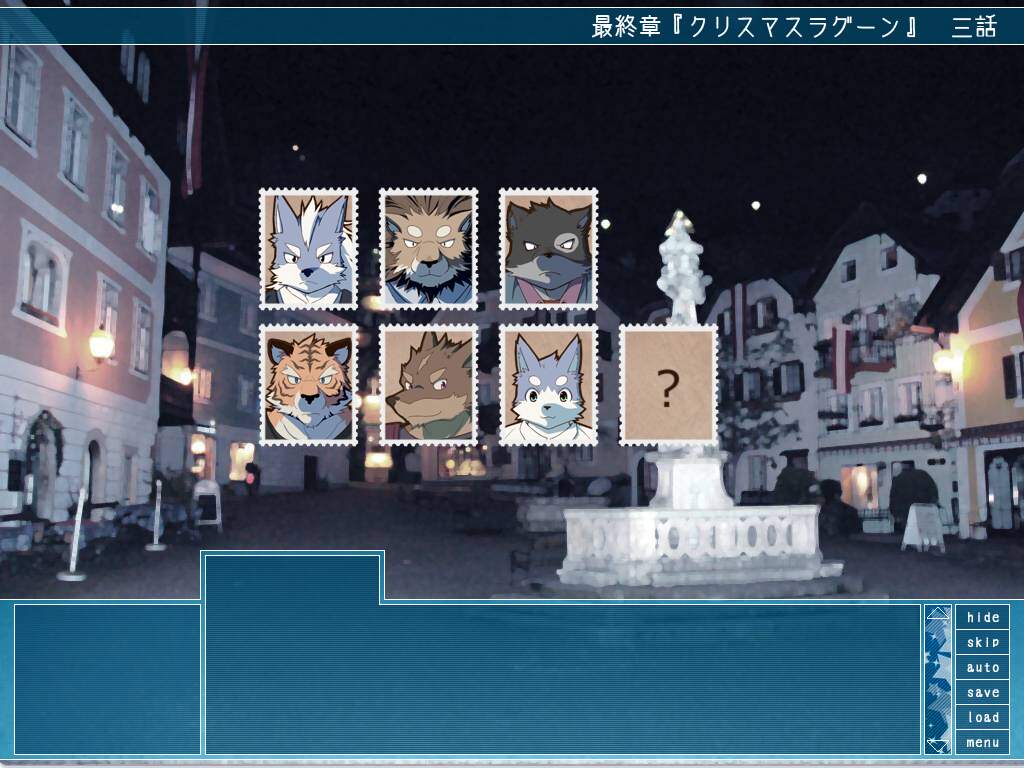The width and height of the screenshot is (1024, 768).
Task: Open the load screen
Action: click(x=982, y=717)
